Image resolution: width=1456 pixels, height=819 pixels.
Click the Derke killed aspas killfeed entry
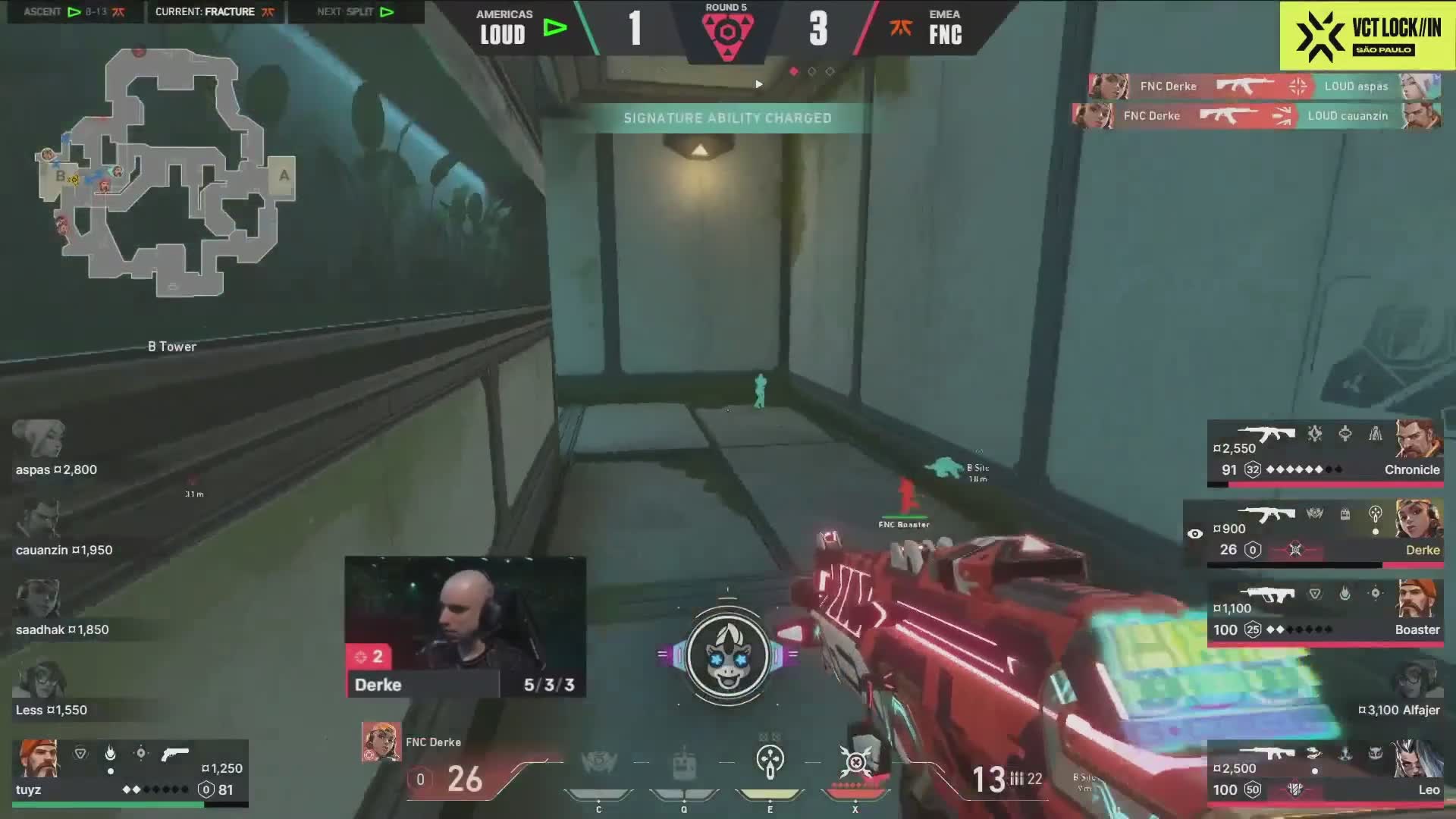pyautogui.click(x=1264, y=86)
